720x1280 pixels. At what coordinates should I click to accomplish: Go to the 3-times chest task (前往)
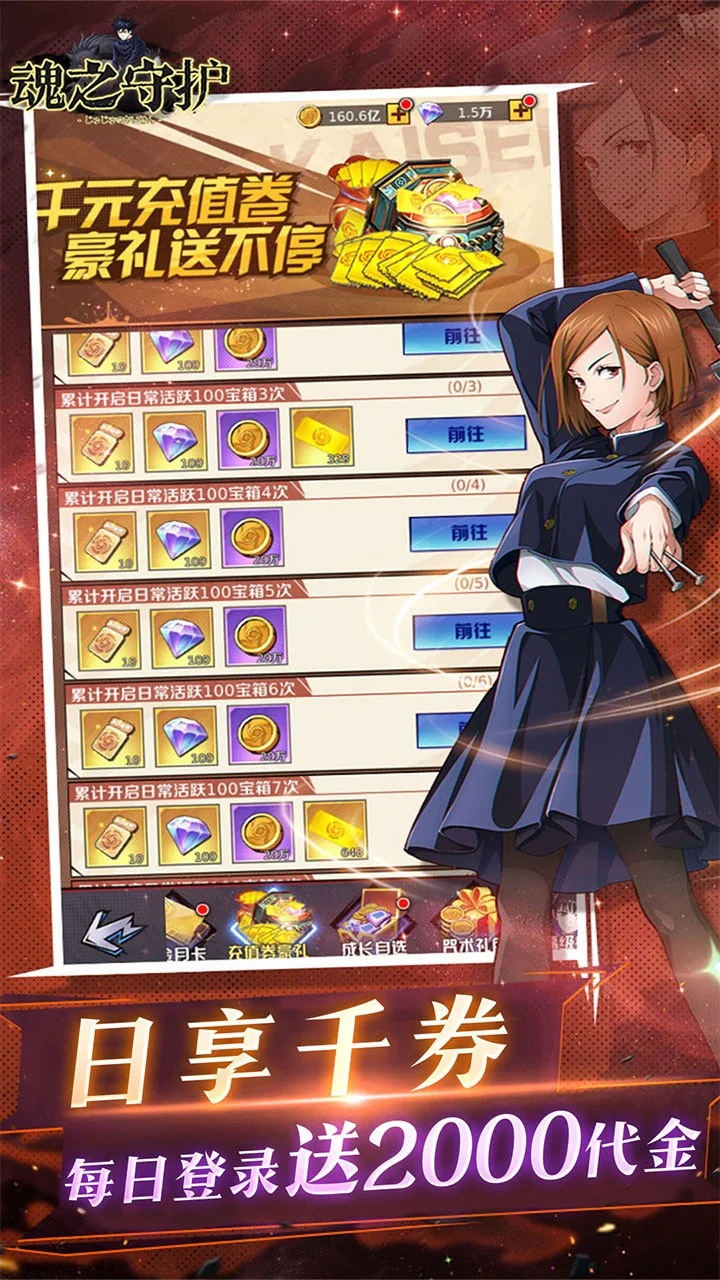(x=465, y=436)
